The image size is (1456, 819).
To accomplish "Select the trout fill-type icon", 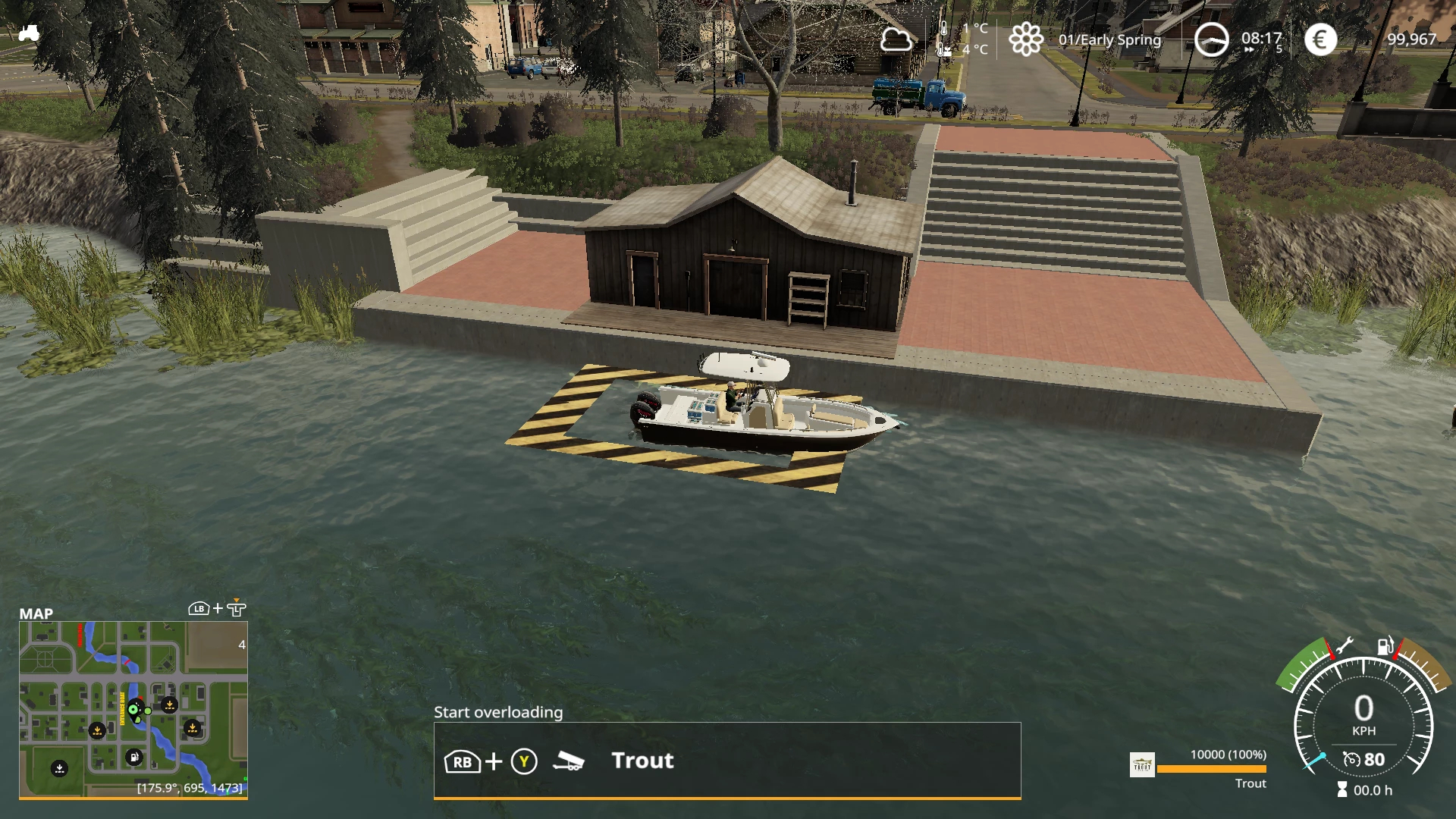I will click(x=1142, y=765).
